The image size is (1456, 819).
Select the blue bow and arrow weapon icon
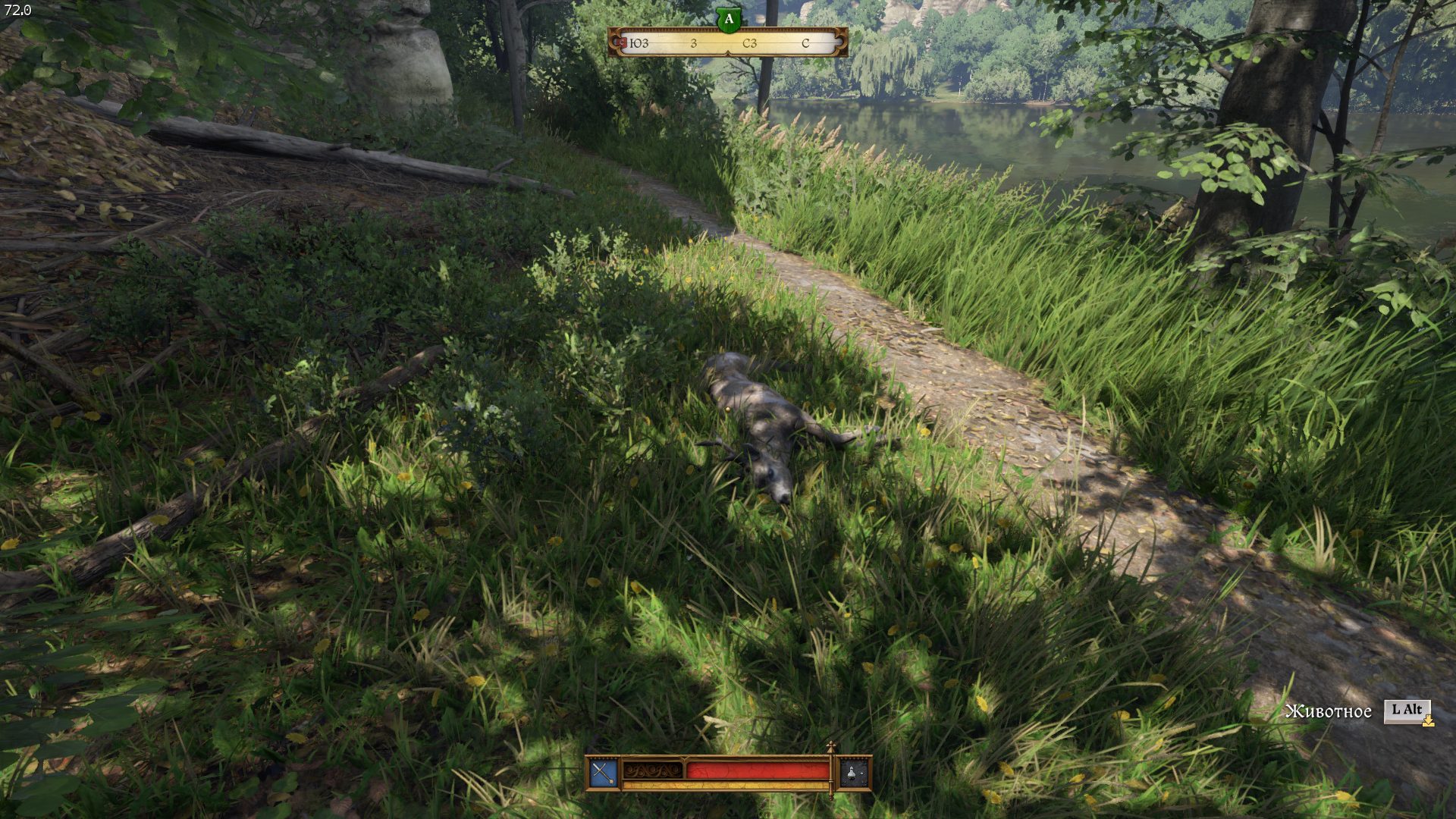click(604, 773)
